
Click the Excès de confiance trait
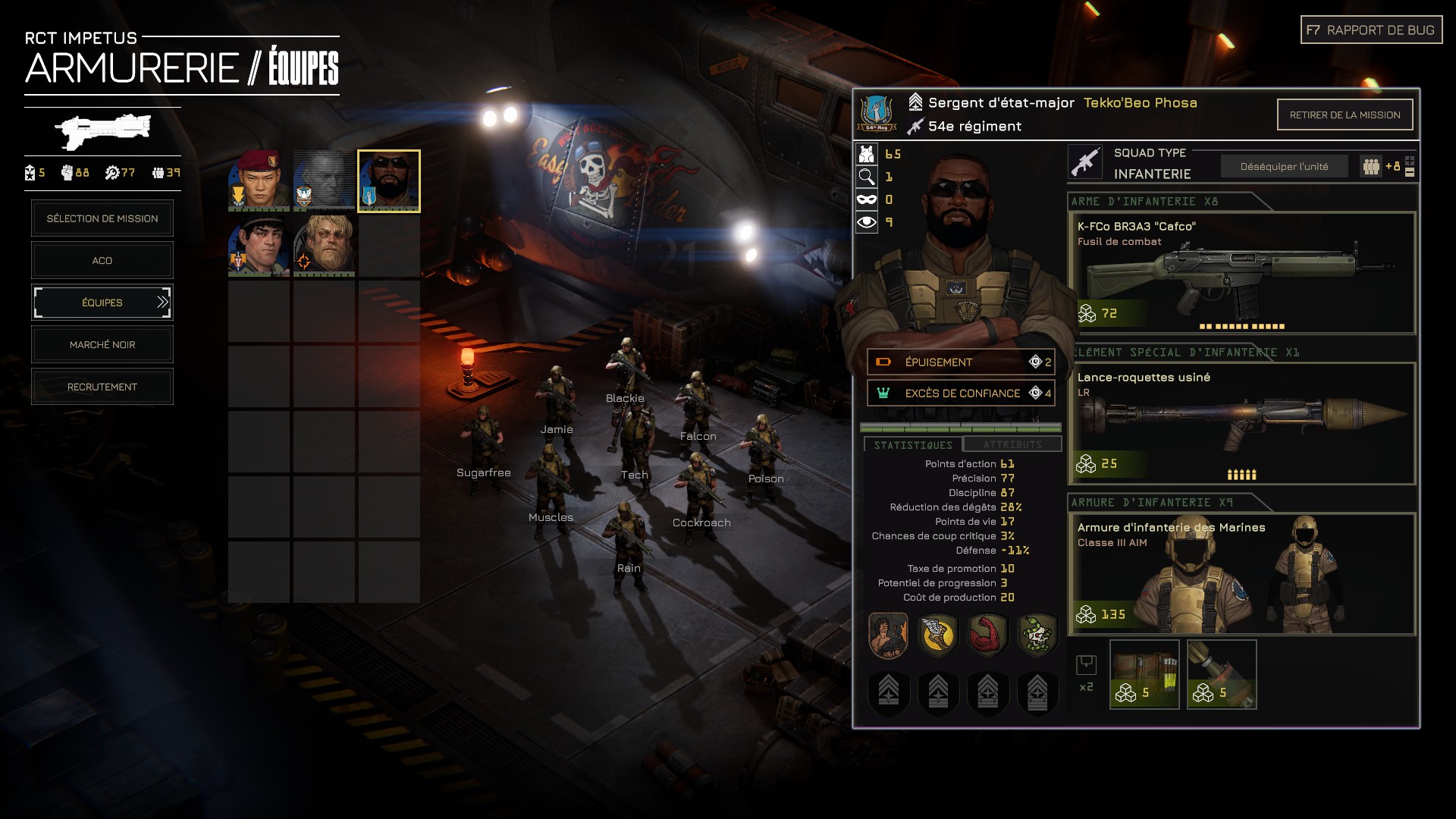coord(961,393)
